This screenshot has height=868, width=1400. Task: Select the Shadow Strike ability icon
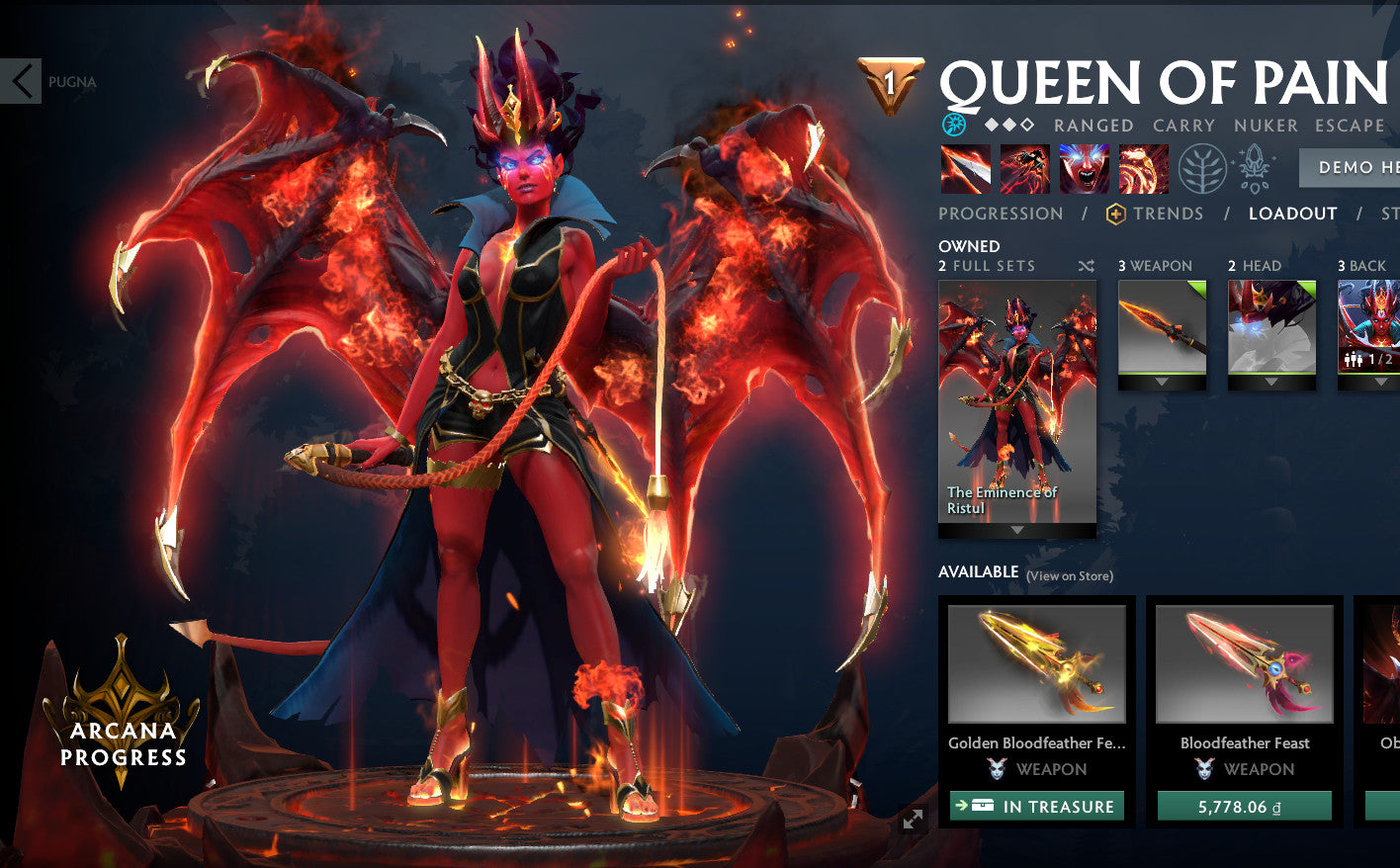click(964, 168)
